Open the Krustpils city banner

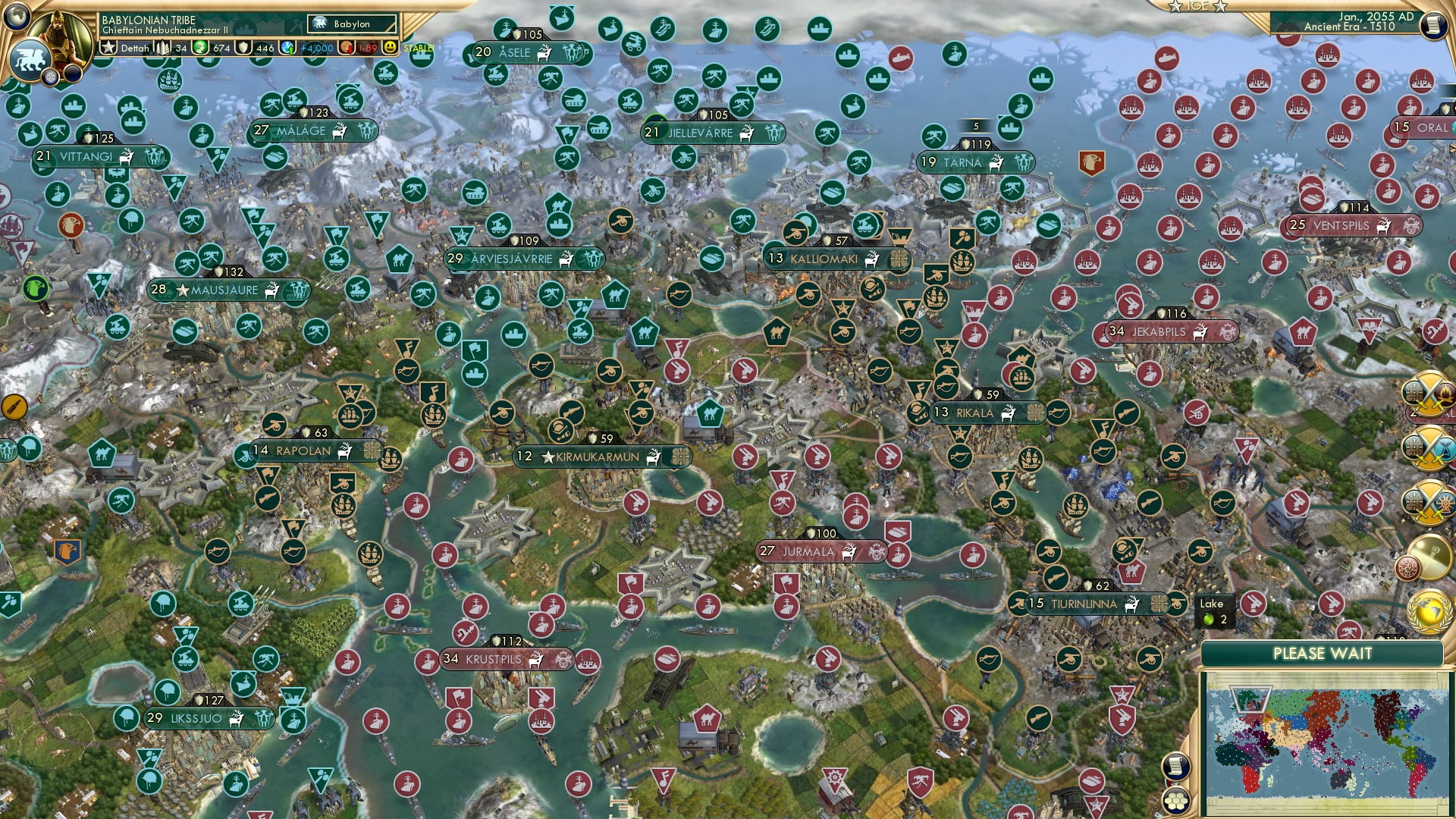pyautogui.click(x=493, y=660)
